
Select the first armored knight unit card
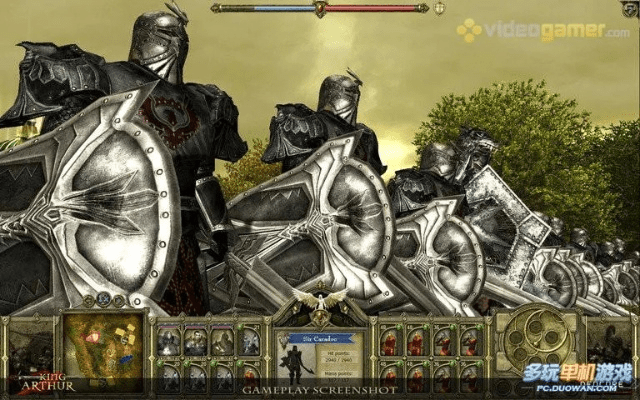[170, 342]
